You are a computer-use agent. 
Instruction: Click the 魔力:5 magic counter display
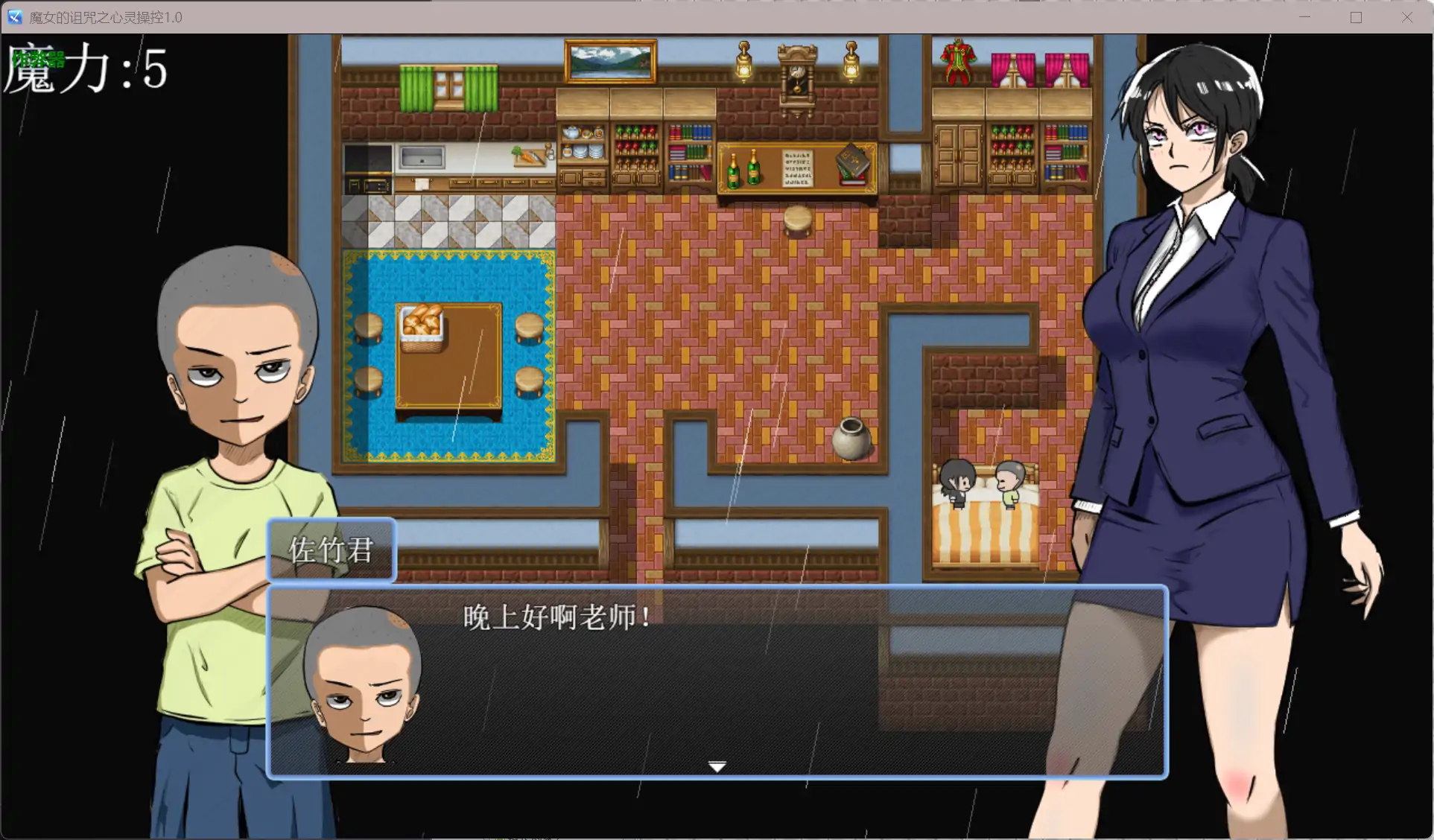[89, 71]
